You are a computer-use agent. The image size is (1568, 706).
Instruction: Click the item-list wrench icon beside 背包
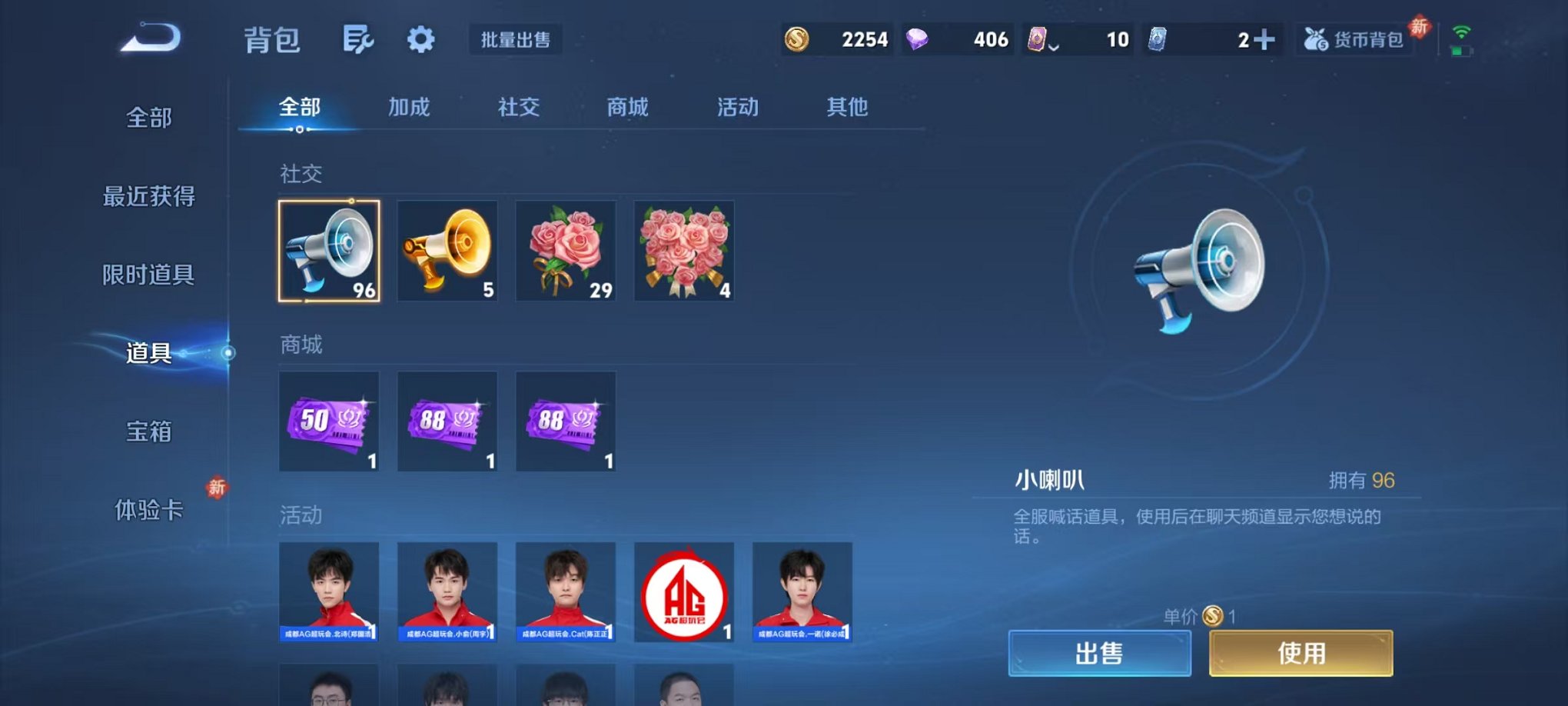tap(360, 38)
